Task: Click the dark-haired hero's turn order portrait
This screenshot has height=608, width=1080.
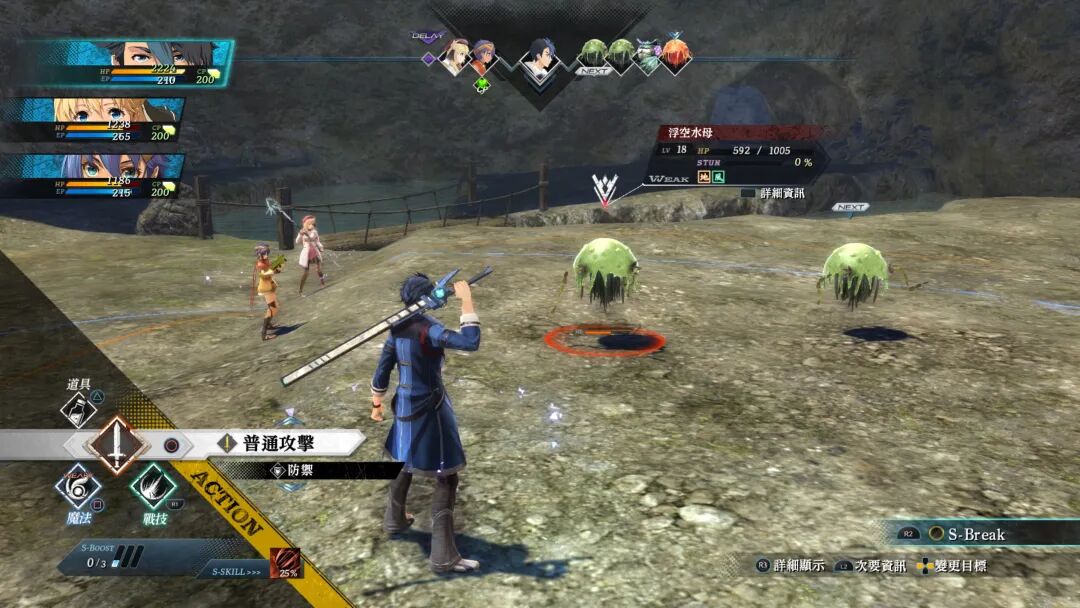Action: 541,61
